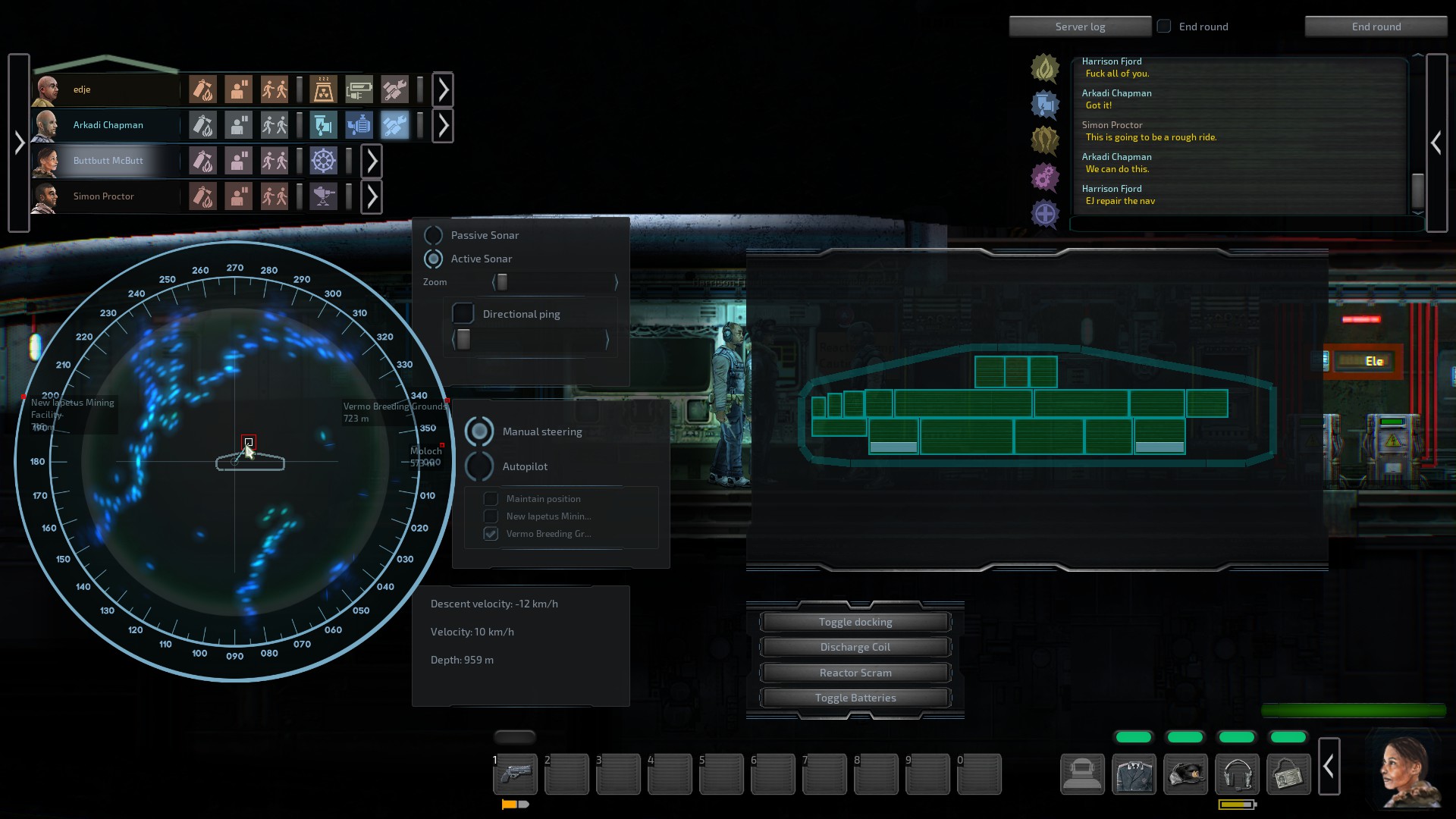The width and height of the screenshot is (1456, 819).
Task: Order Simon Proctor to operate the turret
Action: [x=324, y=196]
